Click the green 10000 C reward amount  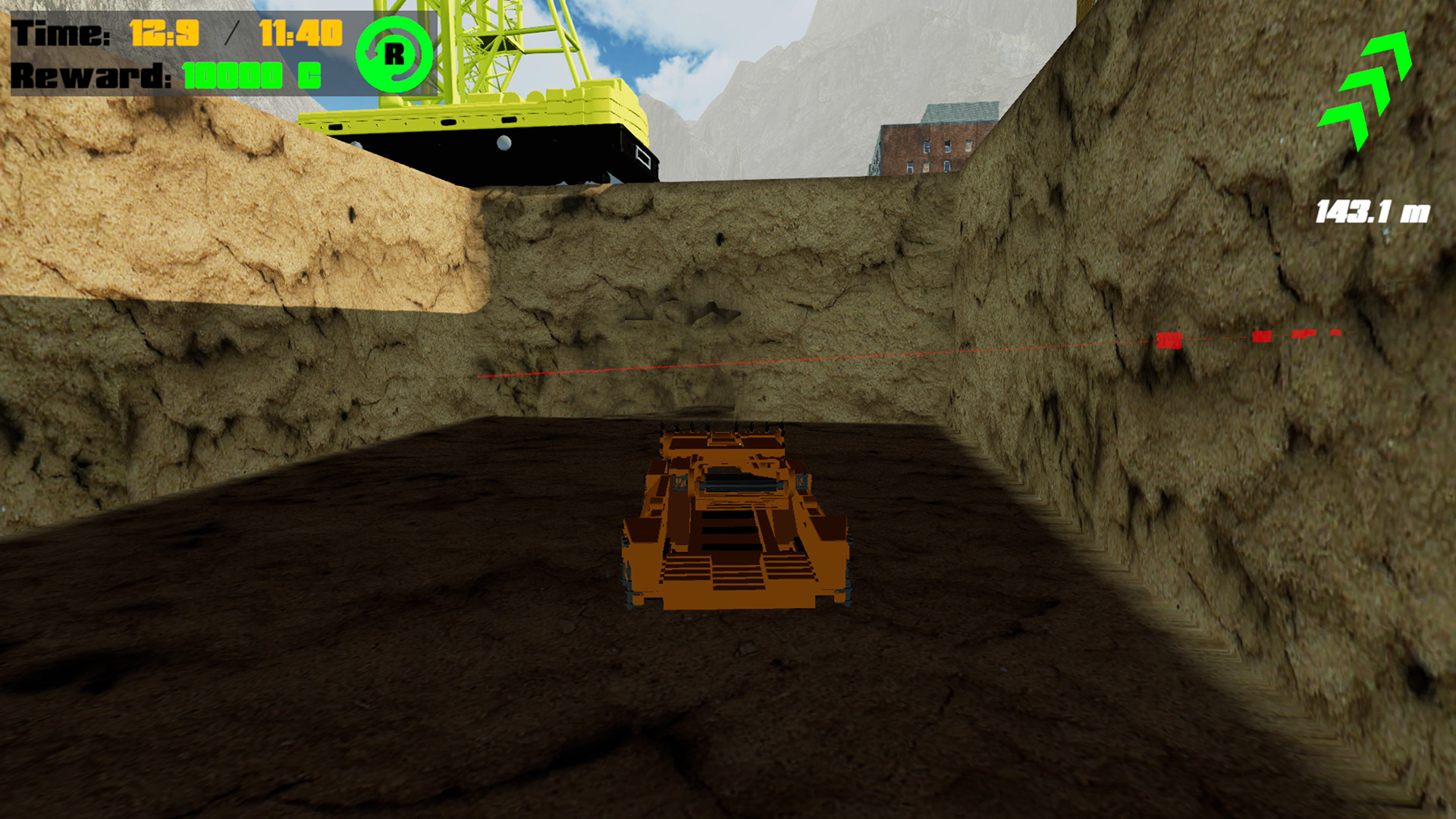(253, 76)
